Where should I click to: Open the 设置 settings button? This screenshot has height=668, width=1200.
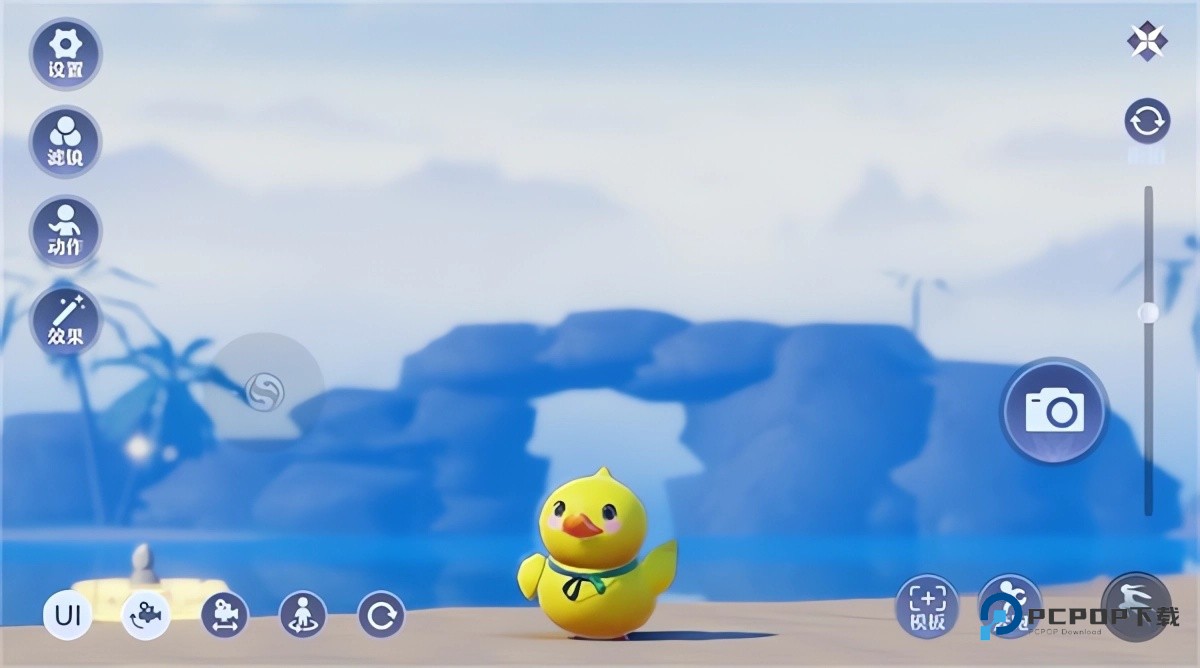click(66, 54)
